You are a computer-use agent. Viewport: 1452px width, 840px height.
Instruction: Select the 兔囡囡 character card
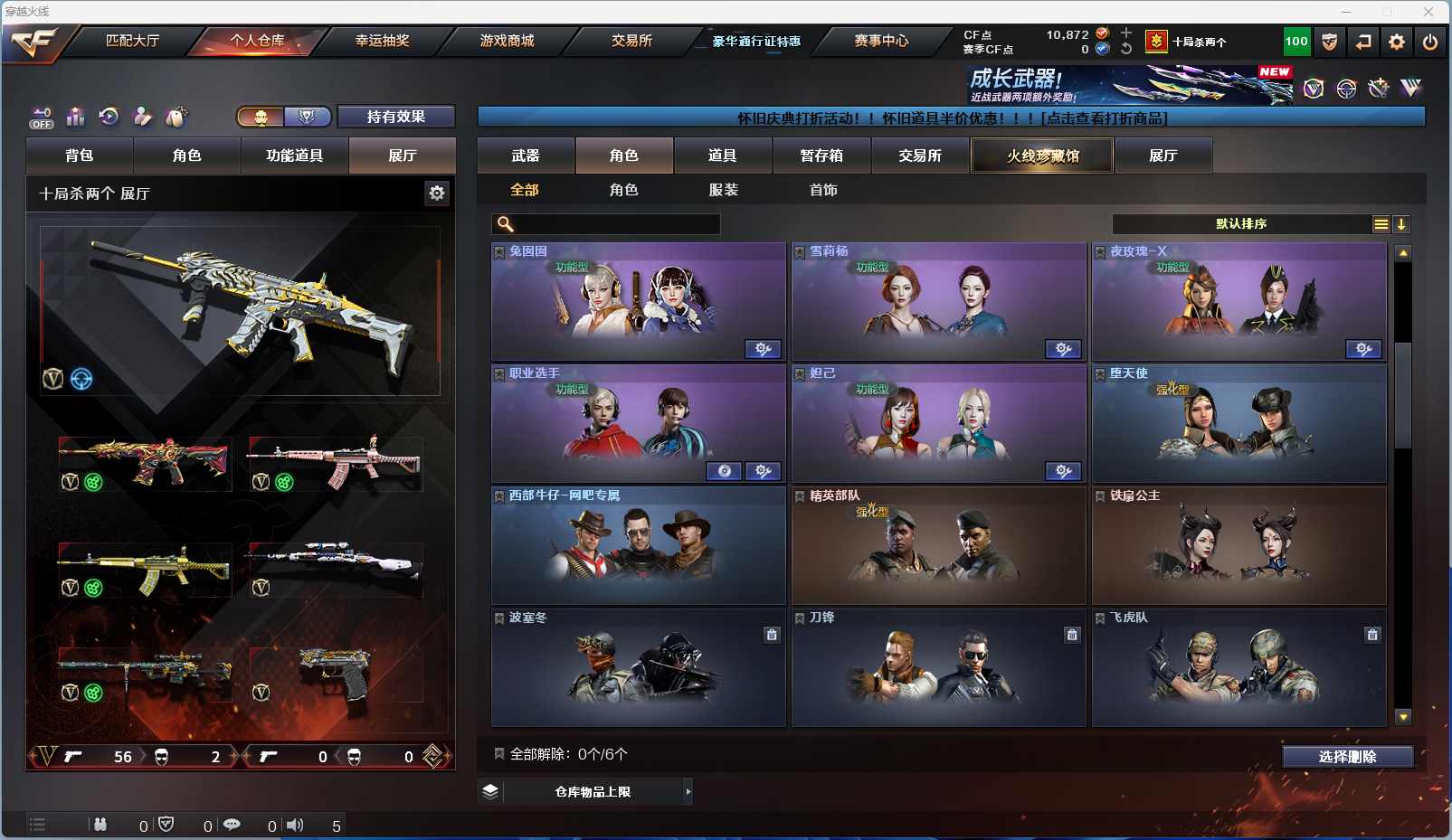(x=638, y=303)
